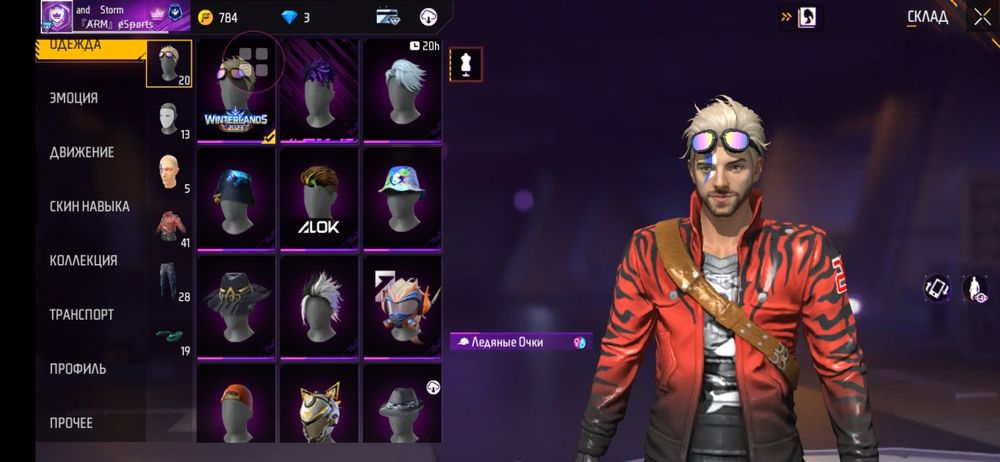1000x462 pixels.
Task: Select the white mohawk hairstyle
Action: click(320, 305)
